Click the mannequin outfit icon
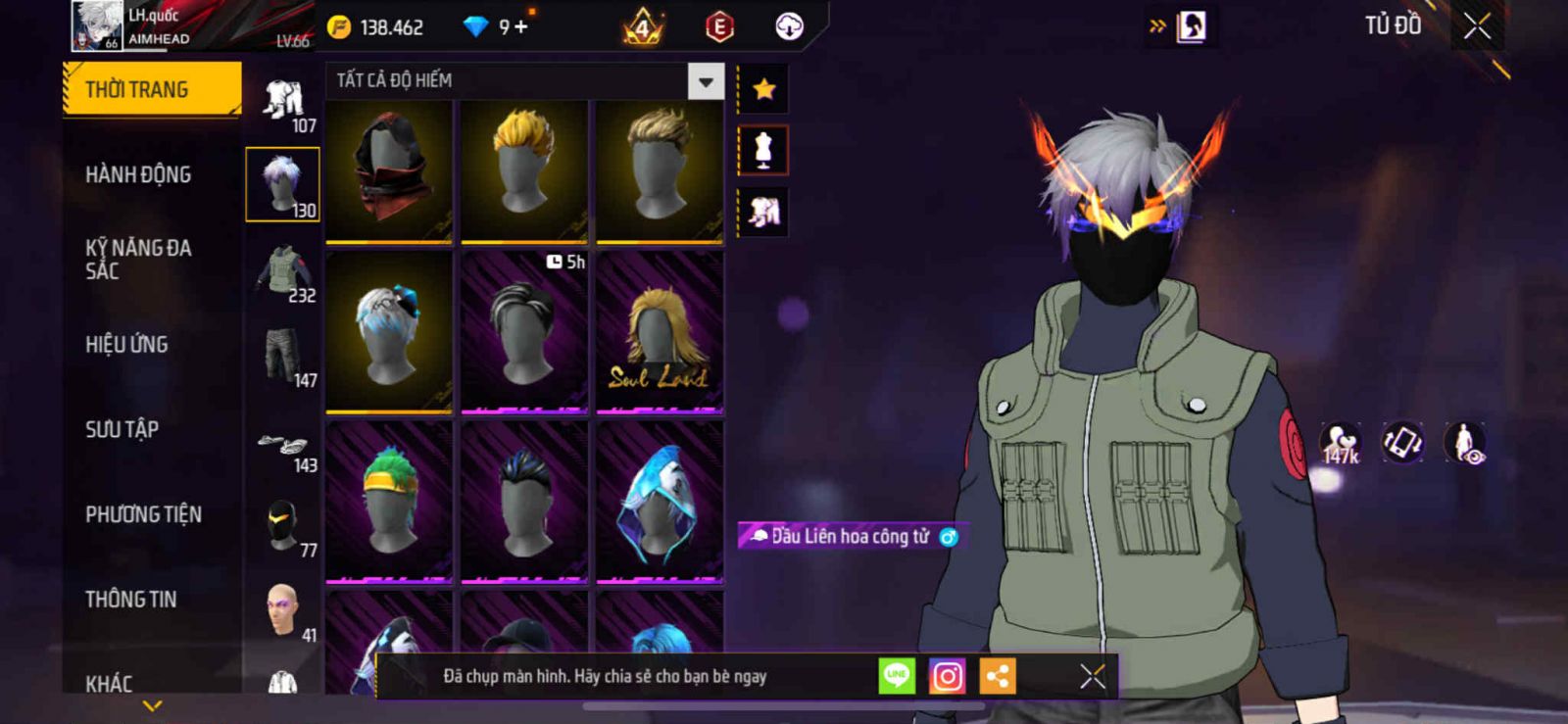 coord(763,151)
